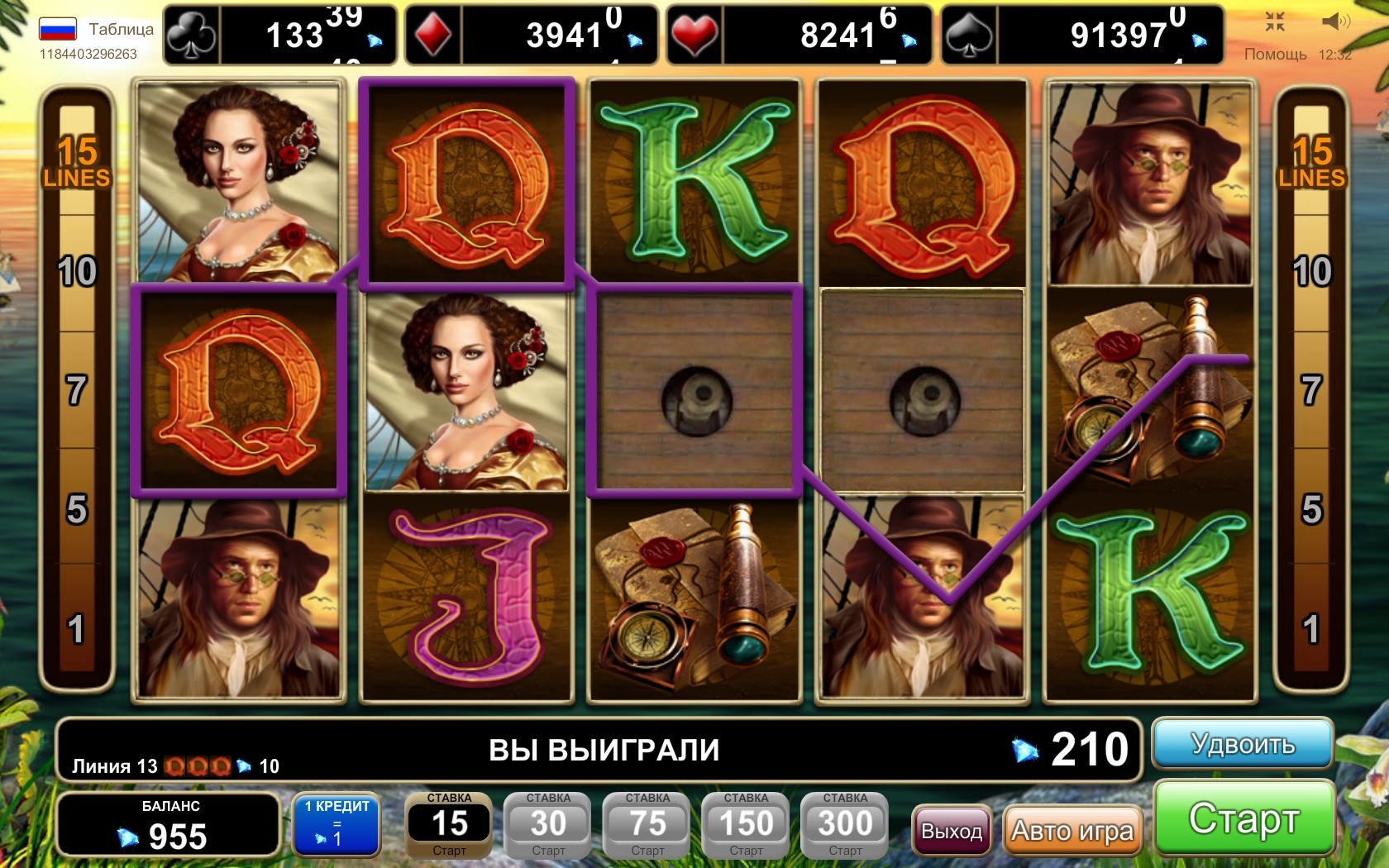
Task: Exit the game via Выход
Action: [x=952, y=830]
